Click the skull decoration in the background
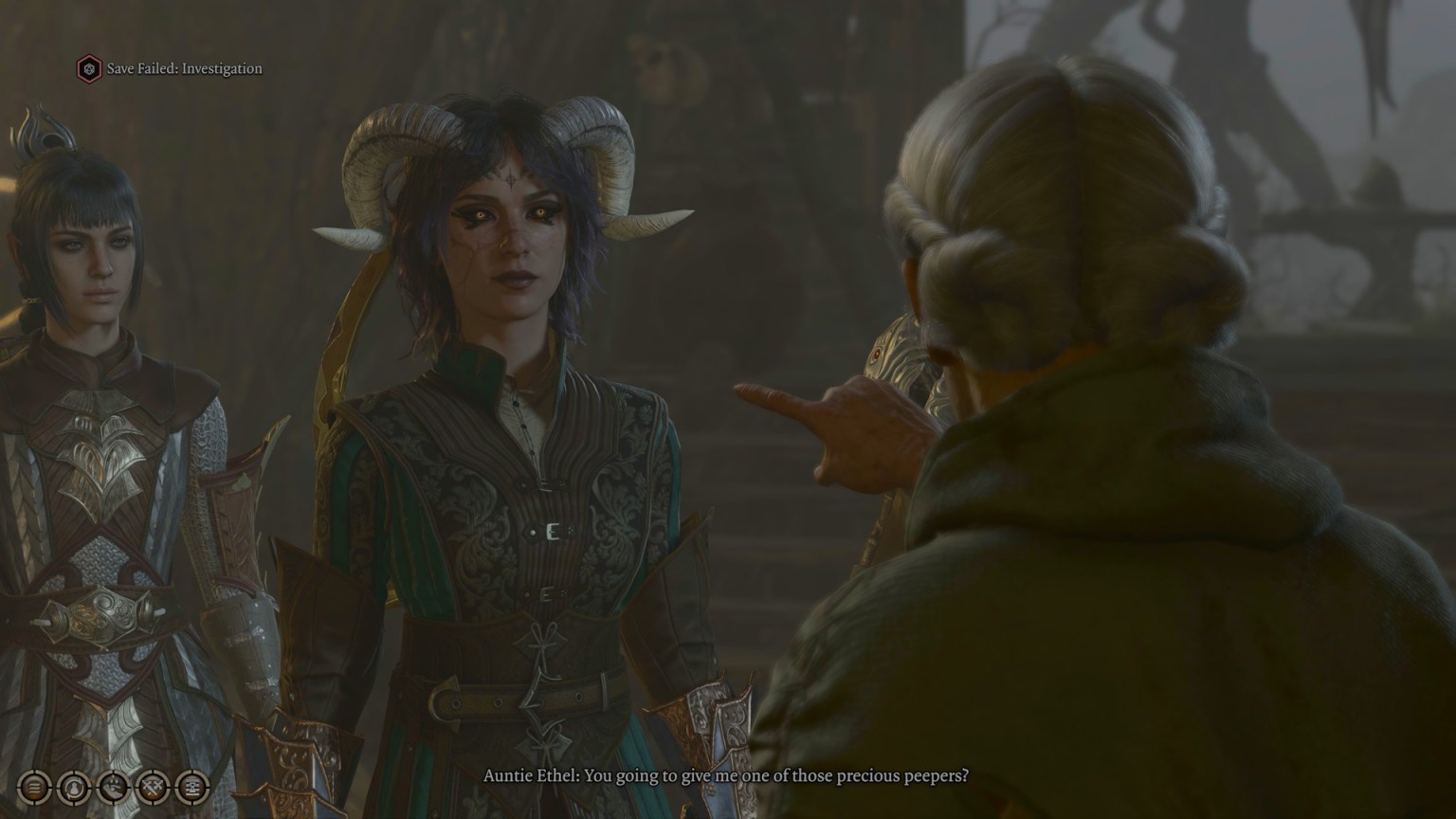This screenshot has height=819, width=1456. click(x=650, y=57)
